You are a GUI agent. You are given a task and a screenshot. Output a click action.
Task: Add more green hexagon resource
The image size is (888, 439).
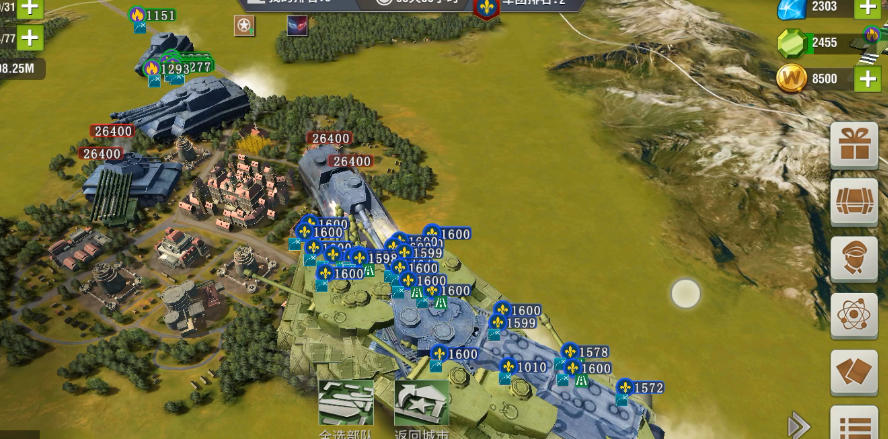pyautogui.click(x=867, y=42)
